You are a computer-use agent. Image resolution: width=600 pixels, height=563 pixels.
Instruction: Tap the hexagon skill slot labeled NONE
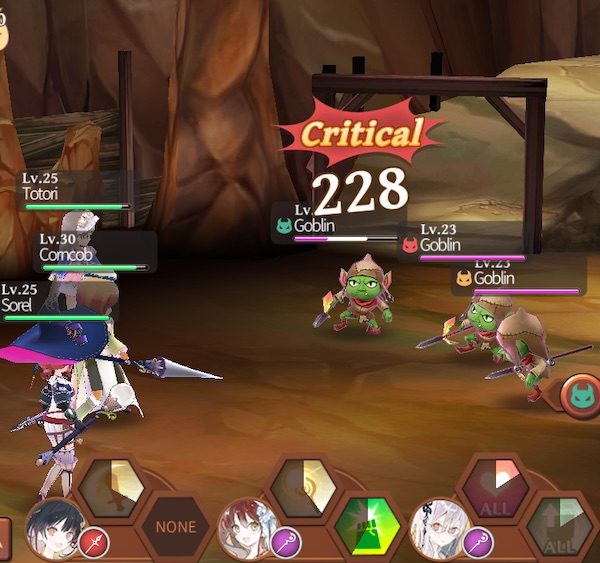tap(174, 526)
